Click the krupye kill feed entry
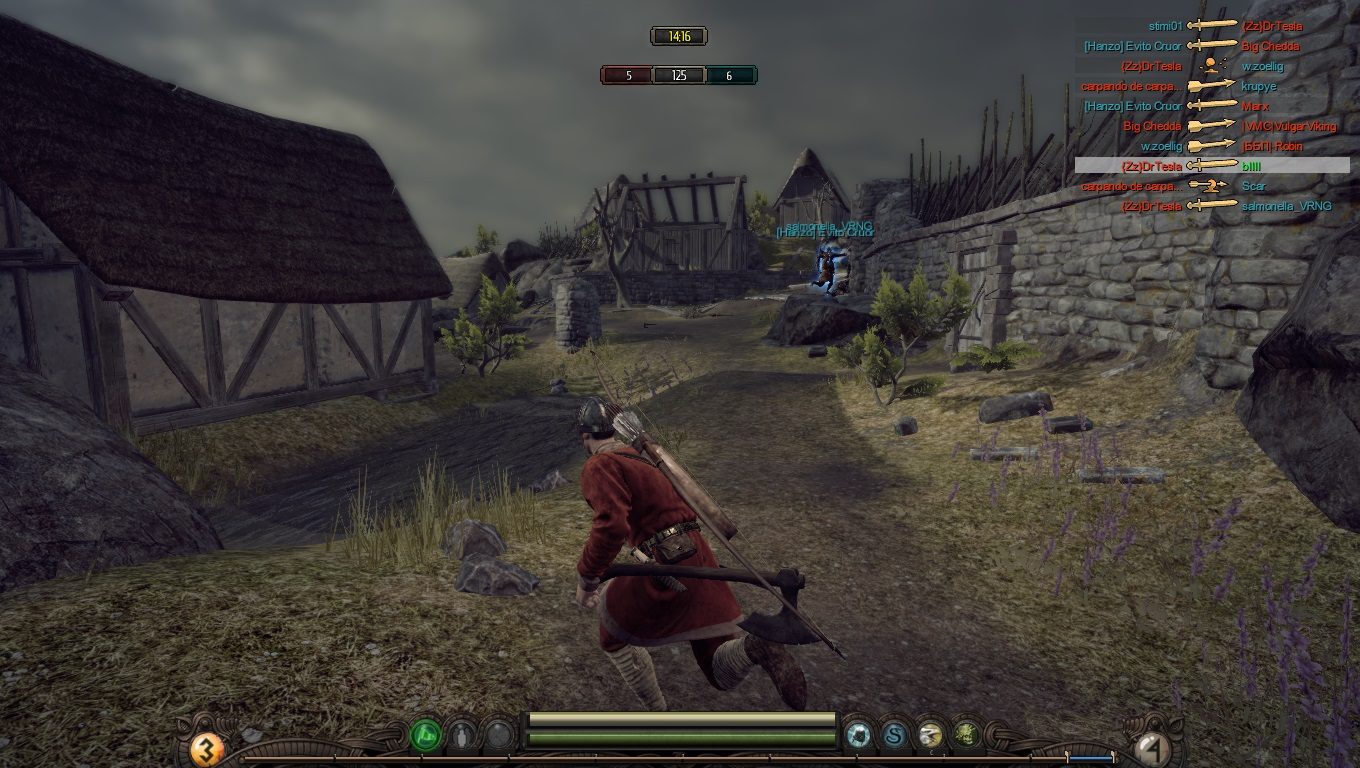The height and width of the screenshot is (768, 1360). pyautogui.click(x=1211, y=86)
